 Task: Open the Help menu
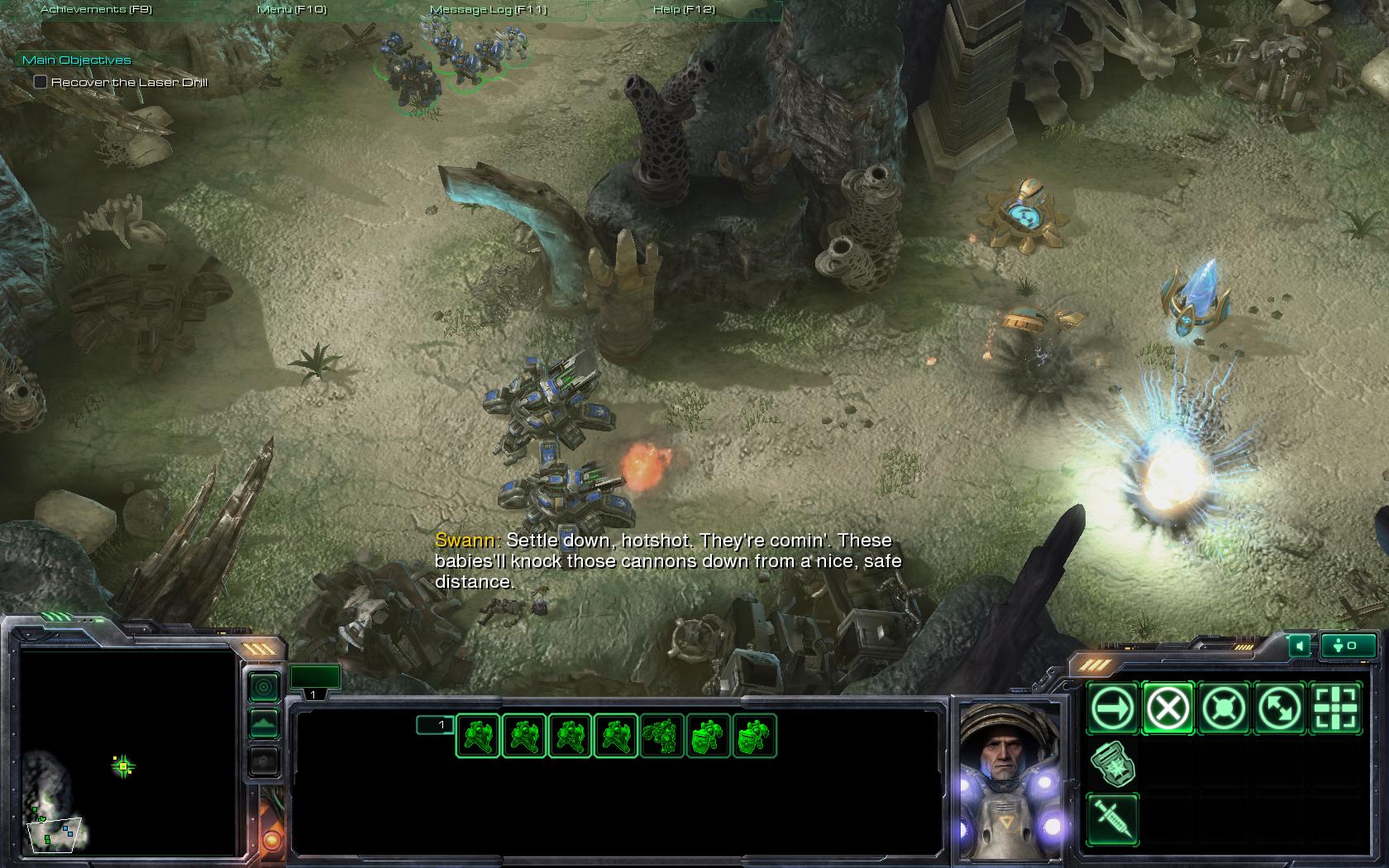tap(684, 9)
